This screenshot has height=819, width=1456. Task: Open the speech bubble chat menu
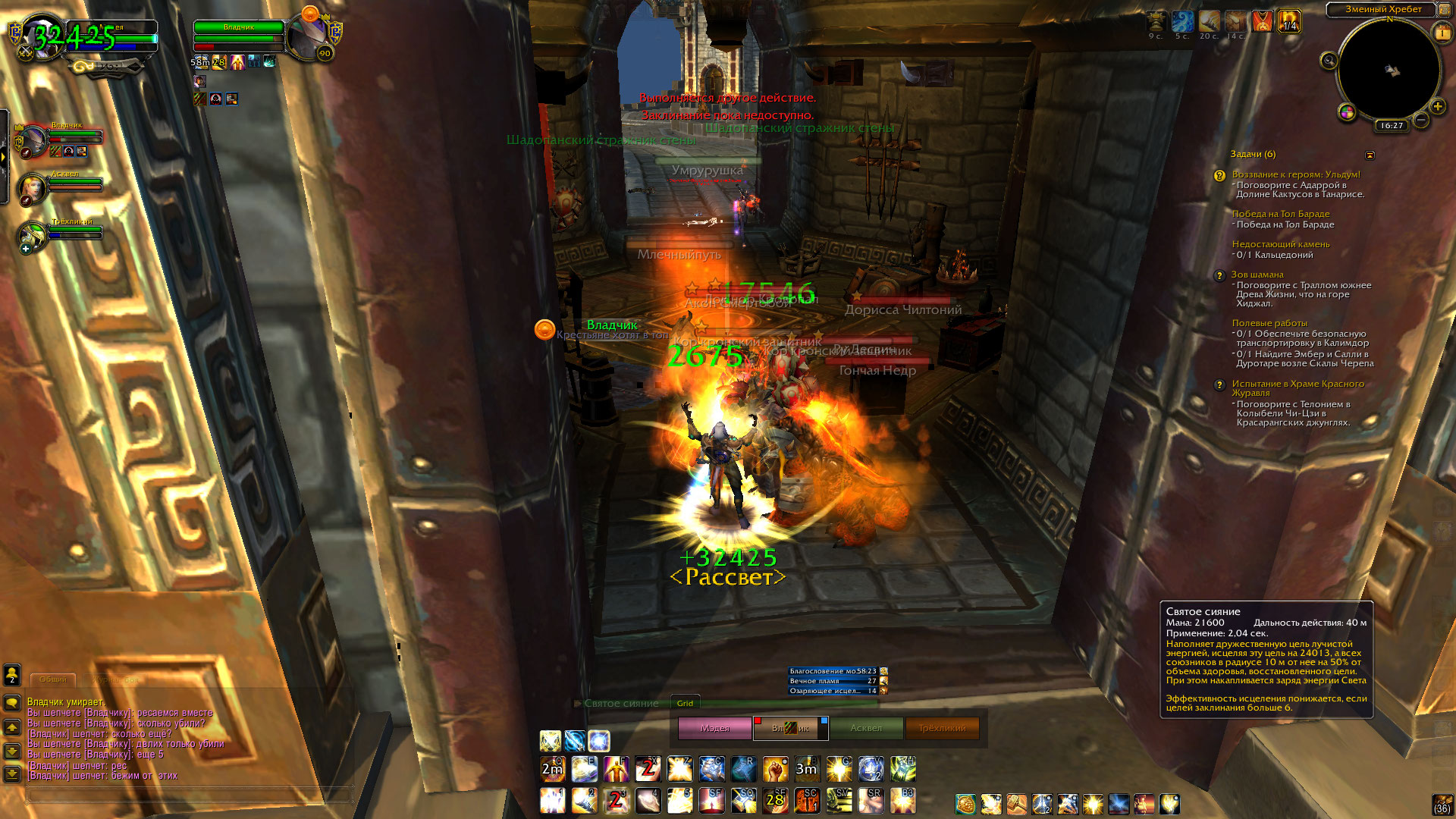tap(12, 703)
